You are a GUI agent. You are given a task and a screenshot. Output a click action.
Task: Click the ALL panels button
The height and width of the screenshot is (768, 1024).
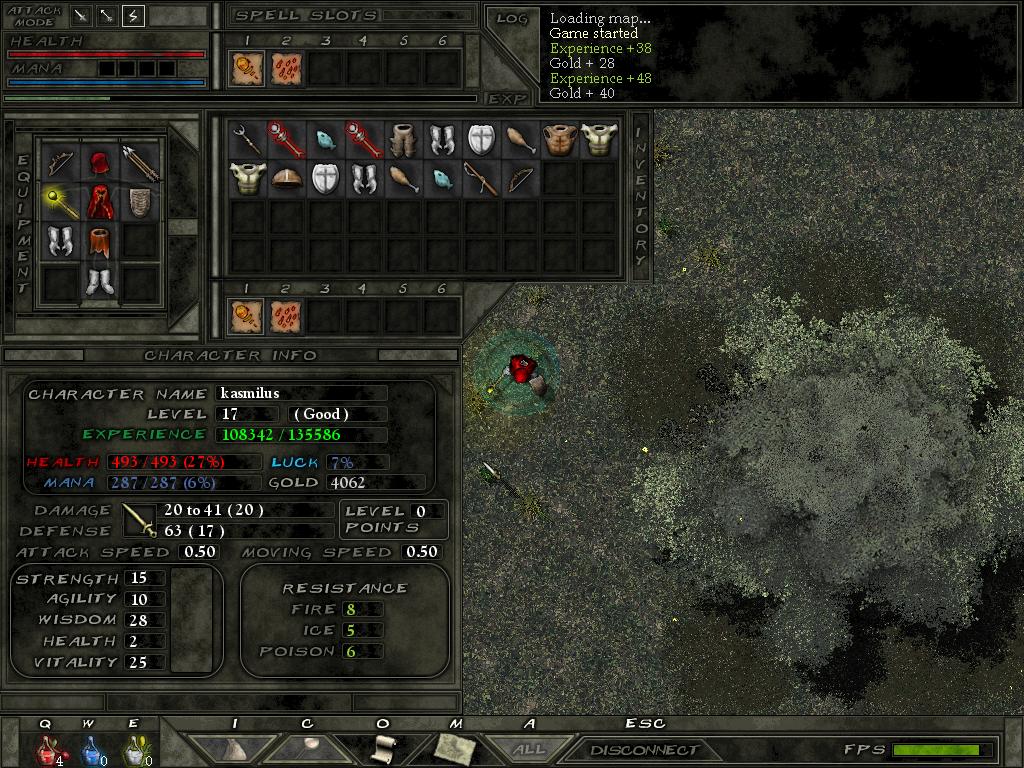(x=529, y=749)
